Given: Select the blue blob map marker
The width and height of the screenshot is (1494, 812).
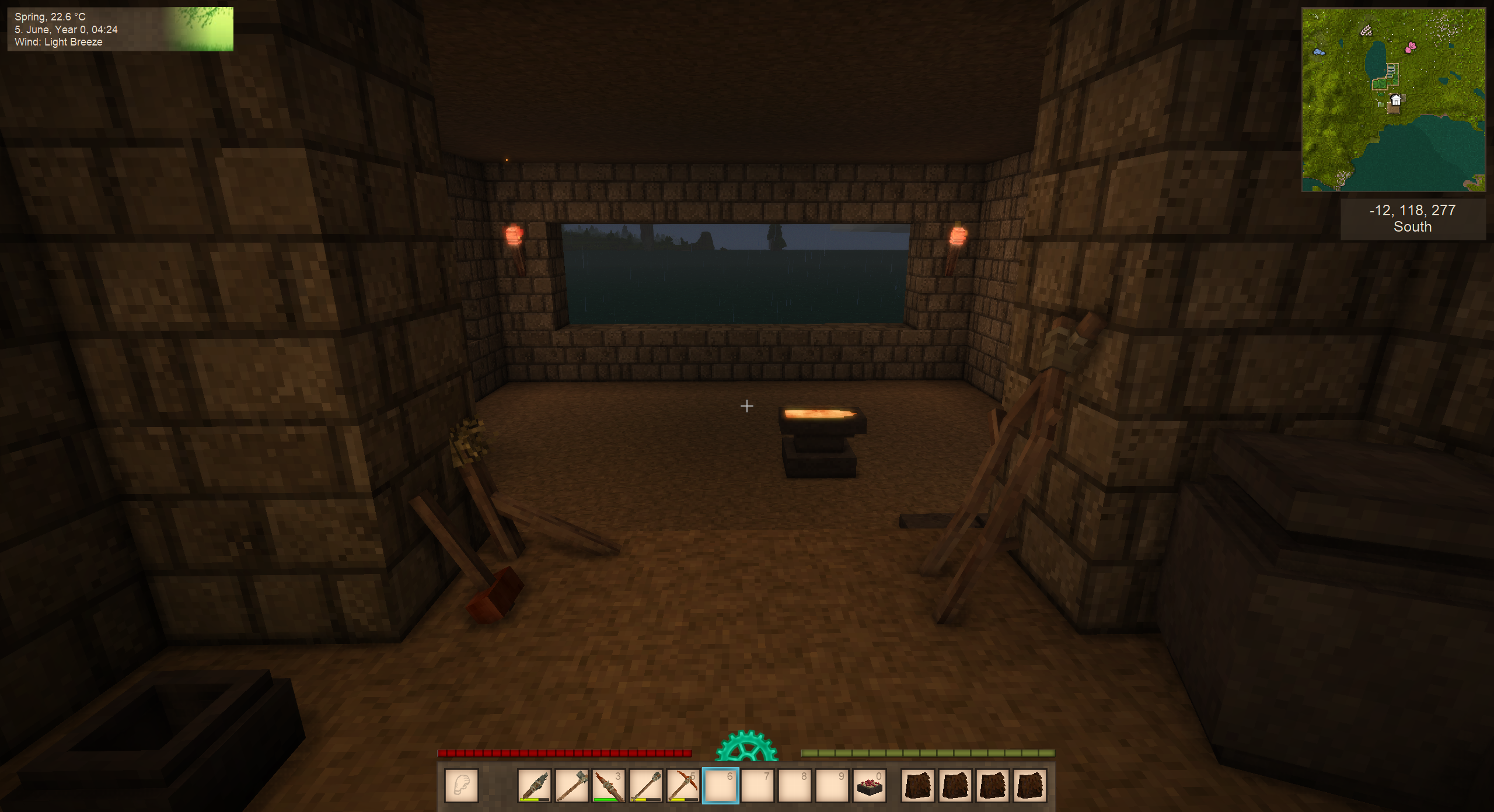Looking at the screenshot, I should pos(1319,52).
